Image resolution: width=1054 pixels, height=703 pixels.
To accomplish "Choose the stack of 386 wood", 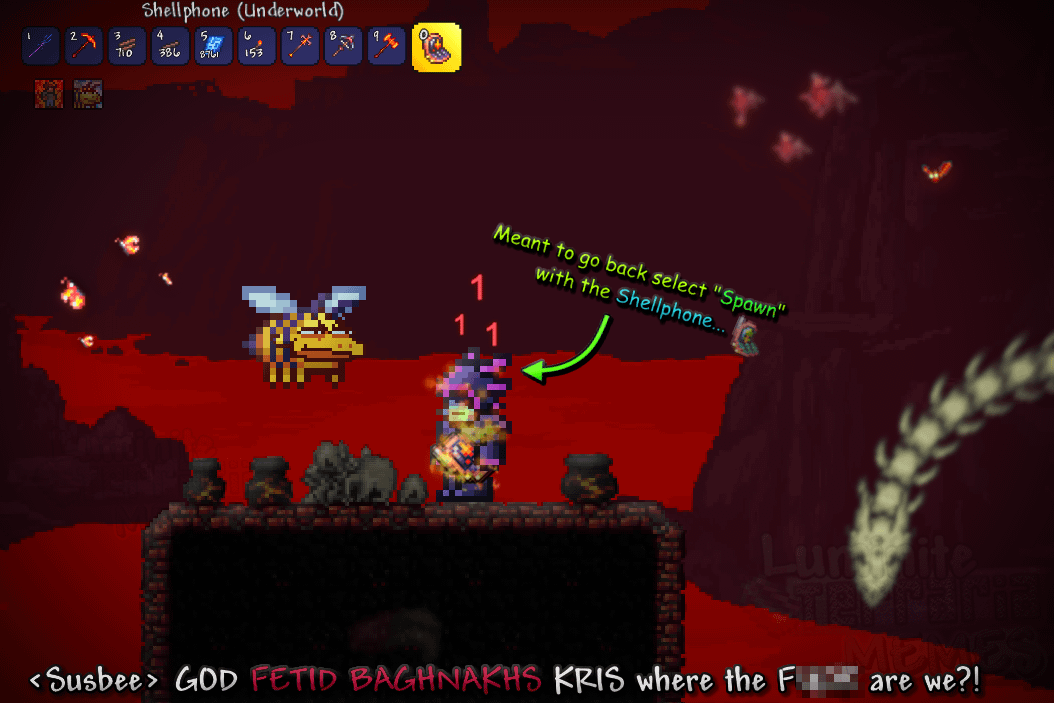I will pos(169,46).
